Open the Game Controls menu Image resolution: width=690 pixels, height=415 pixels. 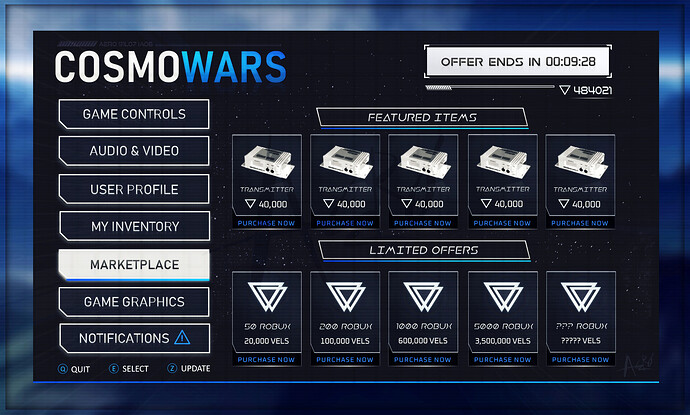134,114
